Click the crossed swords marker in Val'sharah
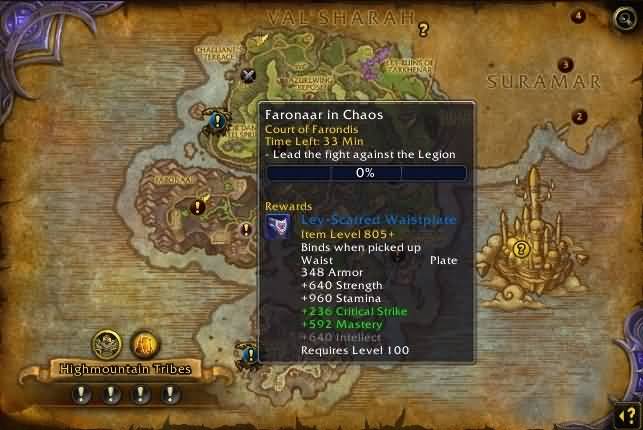Image resolution: width=643 pixels, height=430 pixels. [249, 73]
